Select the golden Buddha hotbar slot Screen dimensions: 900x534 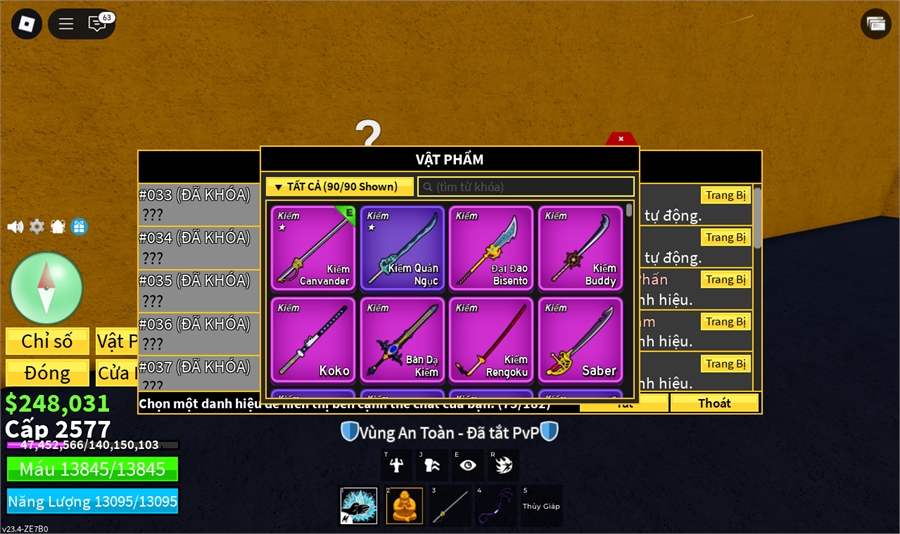404,506
